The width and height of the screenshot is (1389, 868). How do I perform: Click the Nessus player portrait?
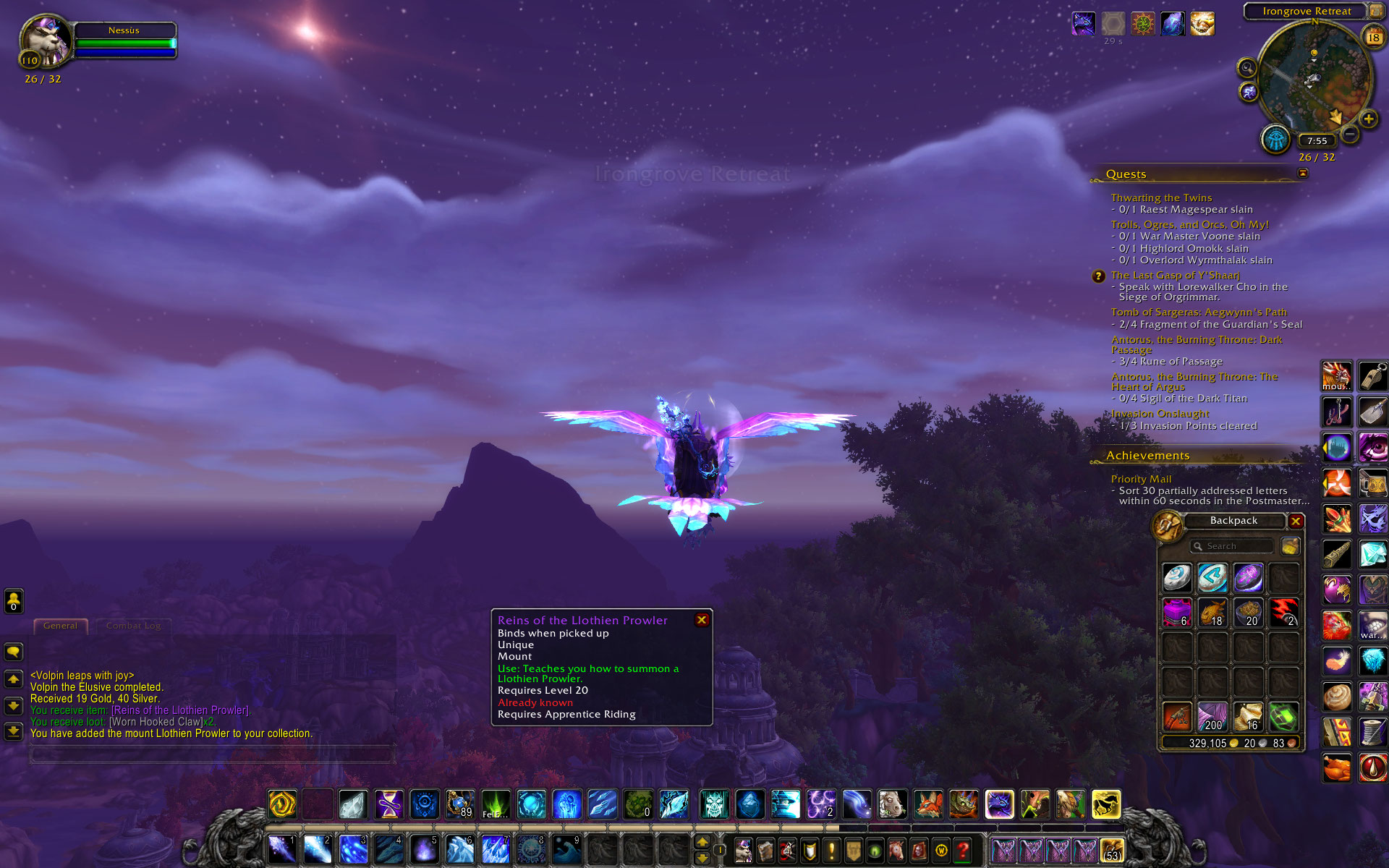(46, 42)
